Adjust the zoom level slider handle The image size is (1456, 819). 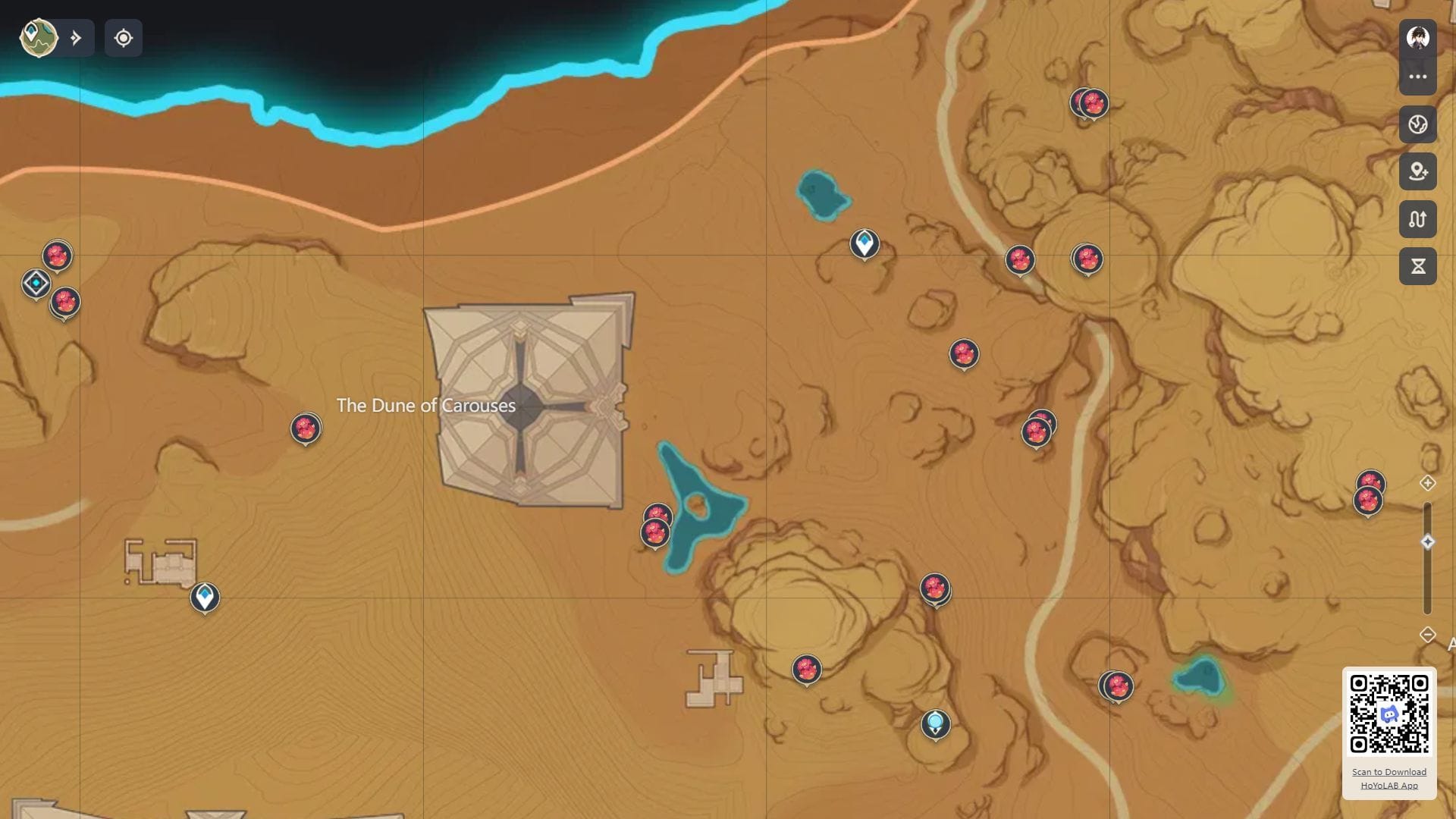tap(1427, 540)
